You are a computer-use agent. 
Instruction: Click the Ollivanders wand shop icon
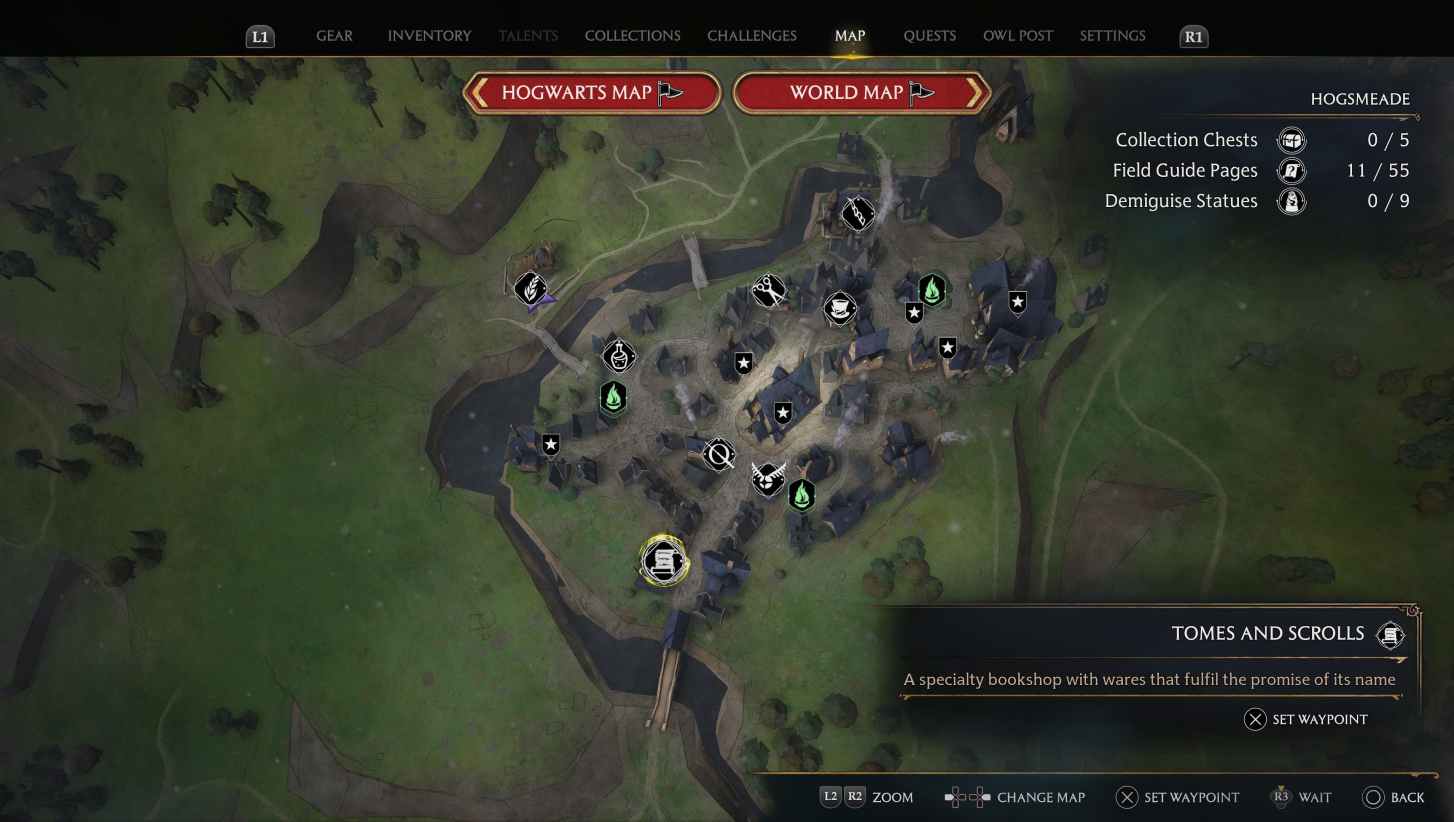pos(858,213)
